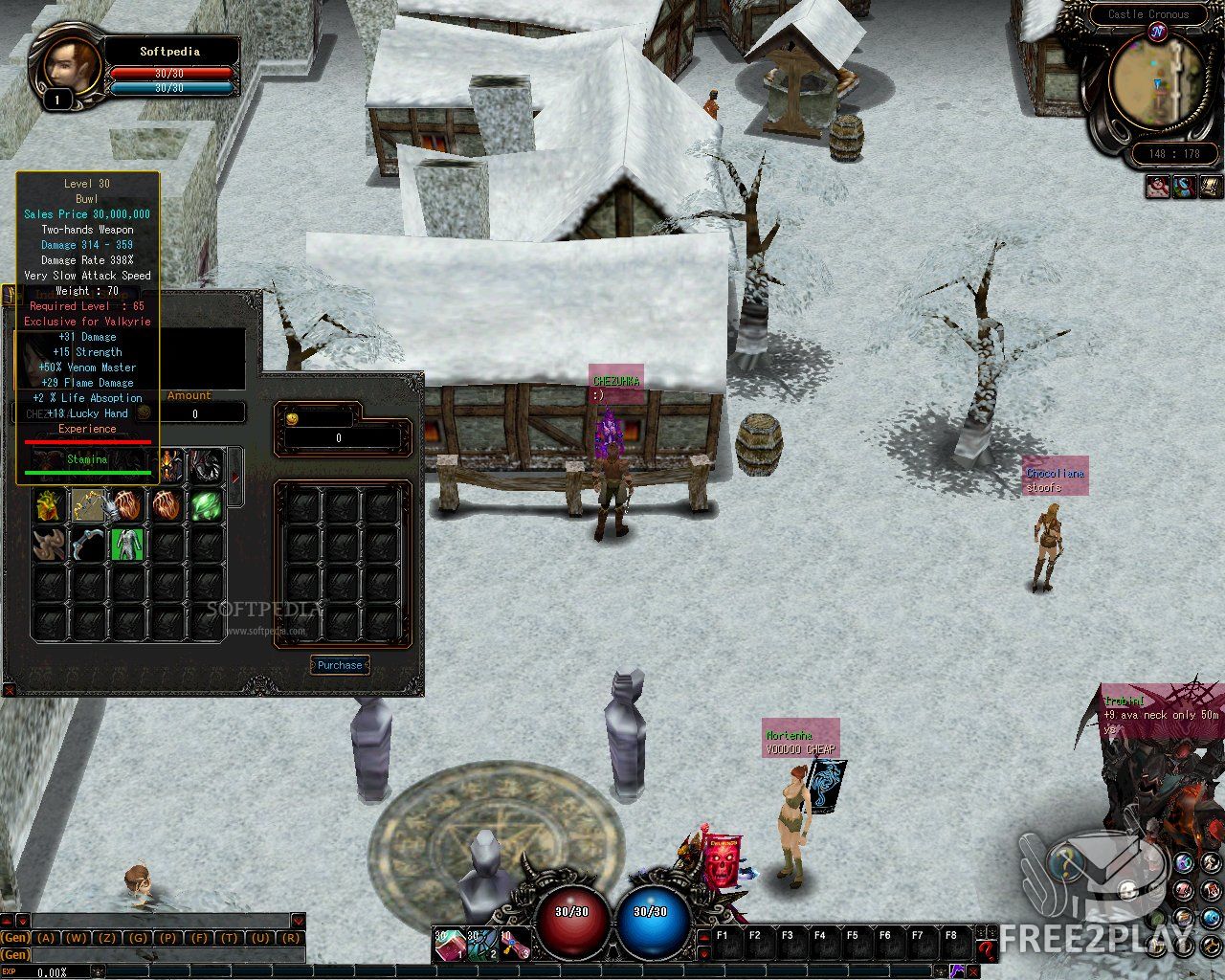The image size is (1225, 980).
Task: Open the scroll icon below the minimap
Action: point(1210,186)
